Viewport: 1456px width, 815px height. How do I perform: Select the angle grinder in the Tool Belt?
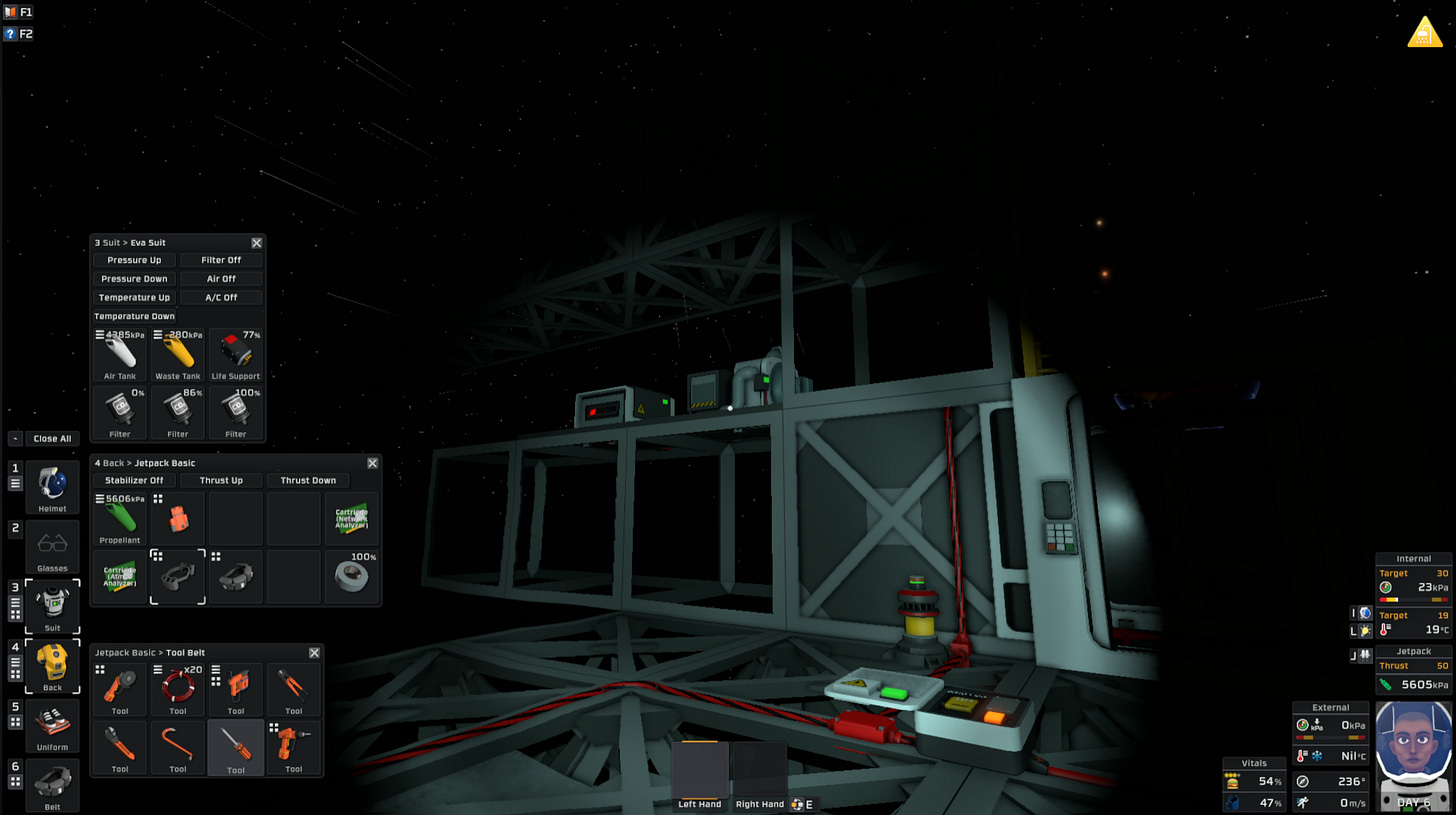[x=120, y=688]
